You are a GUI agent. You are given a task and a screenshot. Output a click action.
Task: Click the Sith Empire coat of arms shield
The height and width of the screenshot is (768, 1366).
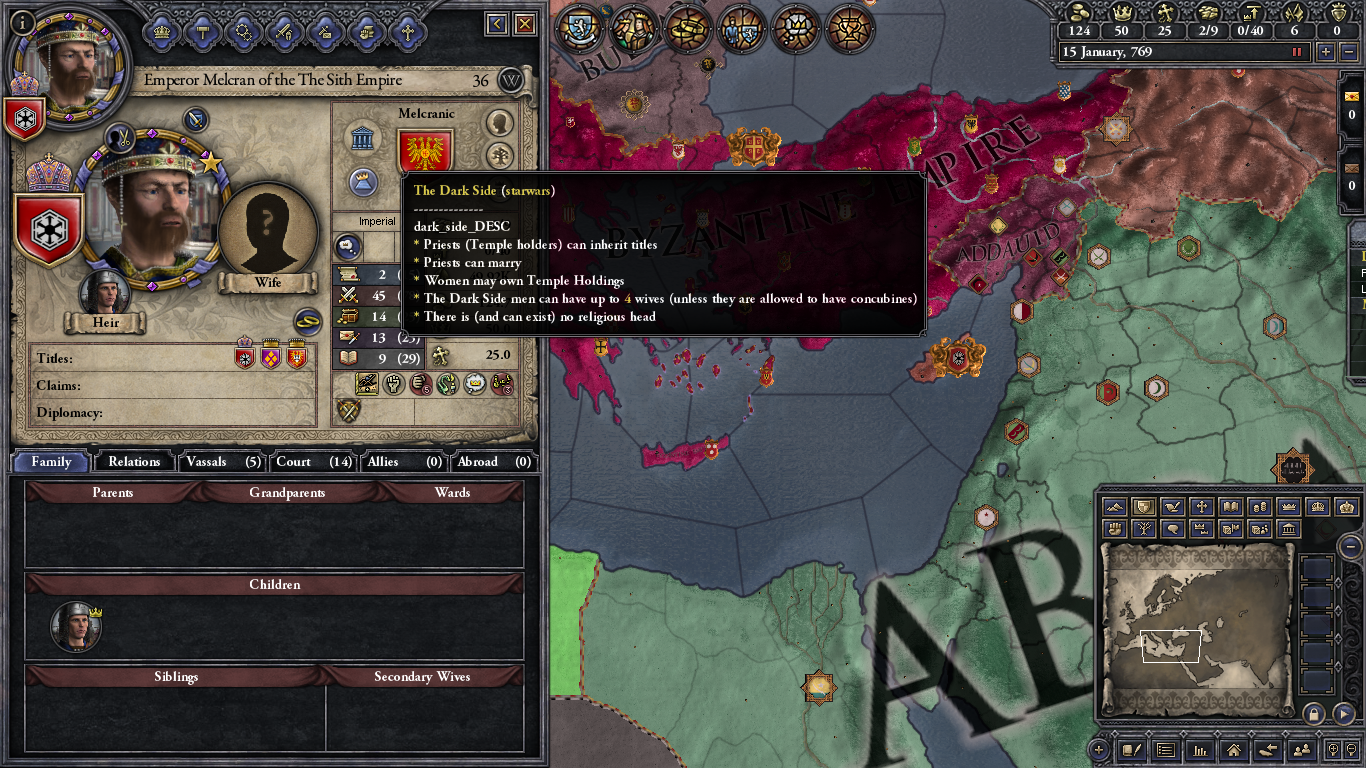[50, 230]
